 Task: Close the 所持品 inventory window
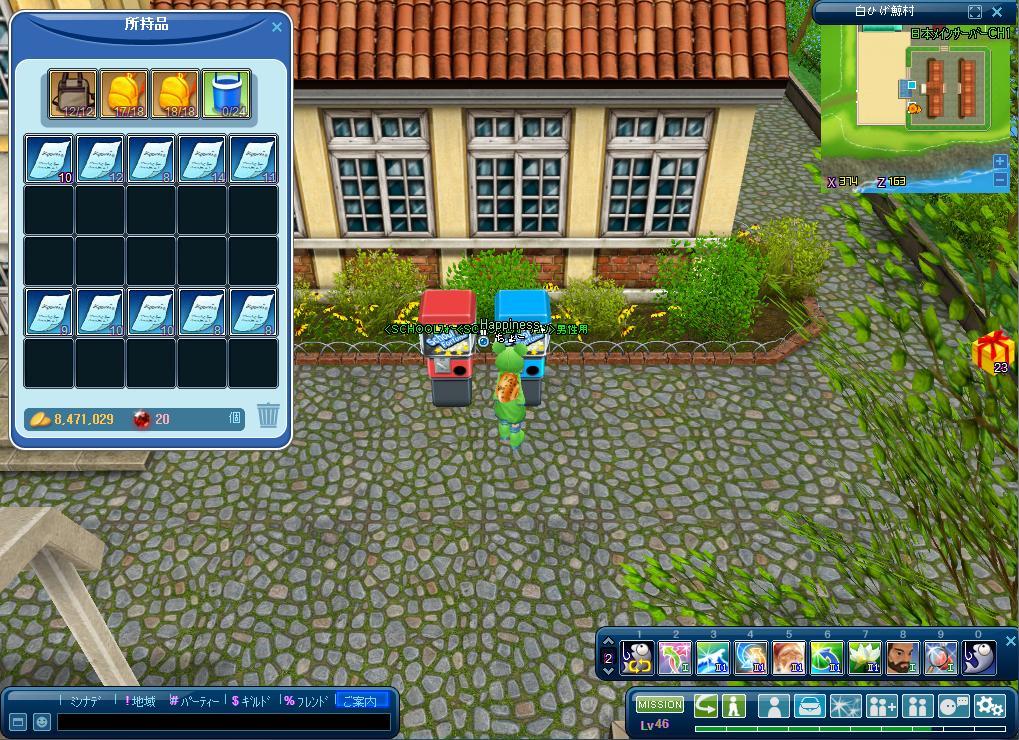pos(277,27)
